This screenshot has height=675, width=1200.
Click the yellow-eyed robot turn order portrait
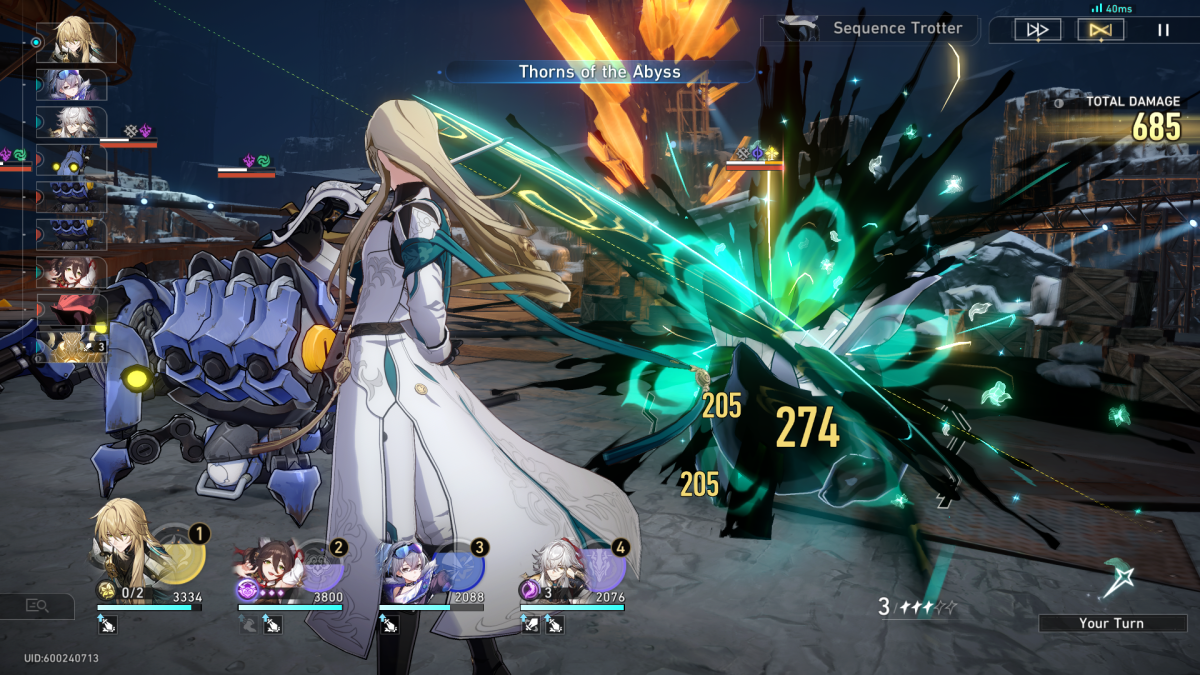click(x=70, y=162)
